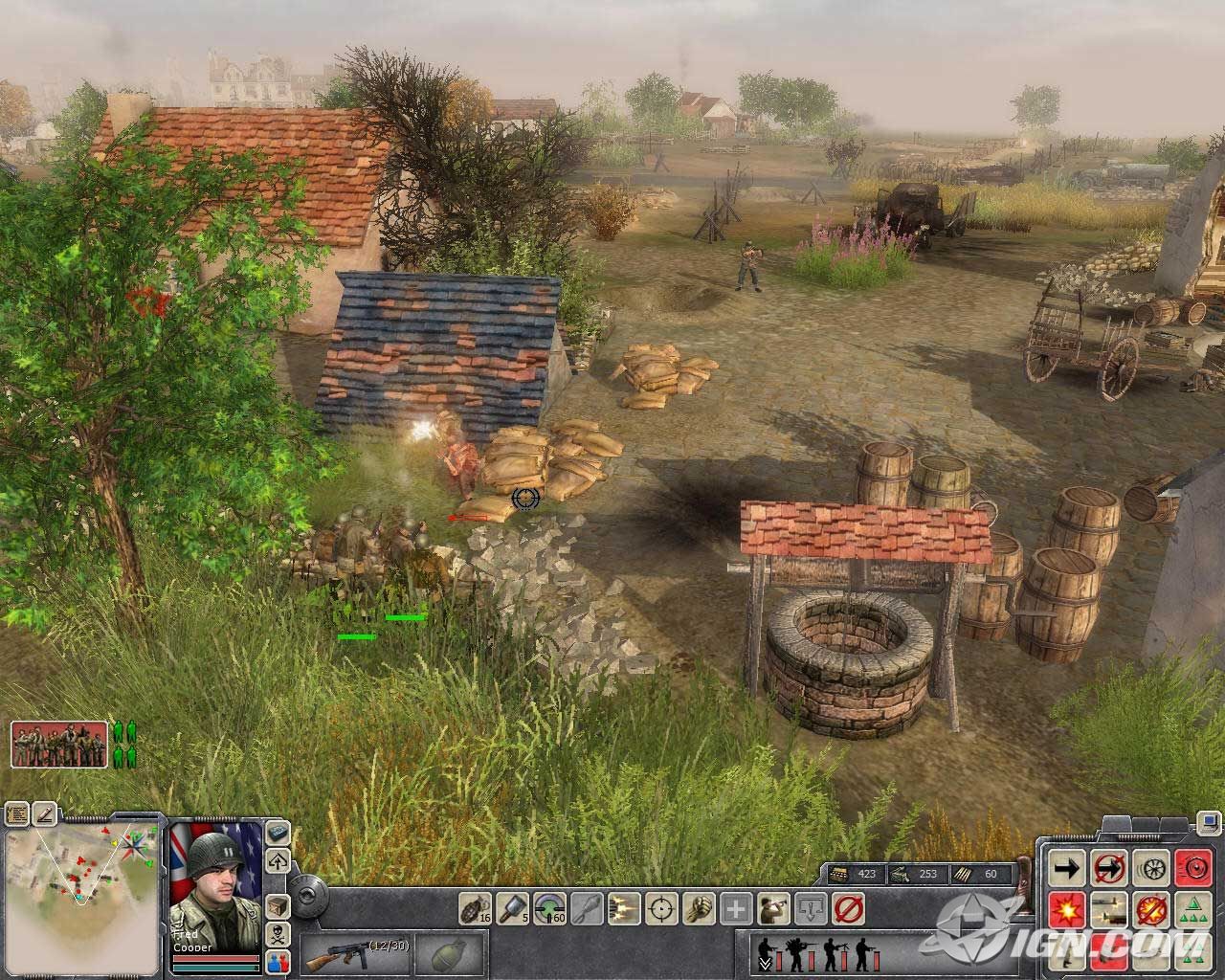This screenshot has width=1225, height=980.
Task: Click the bugler soldier command icon
Action: pos(772,907)
